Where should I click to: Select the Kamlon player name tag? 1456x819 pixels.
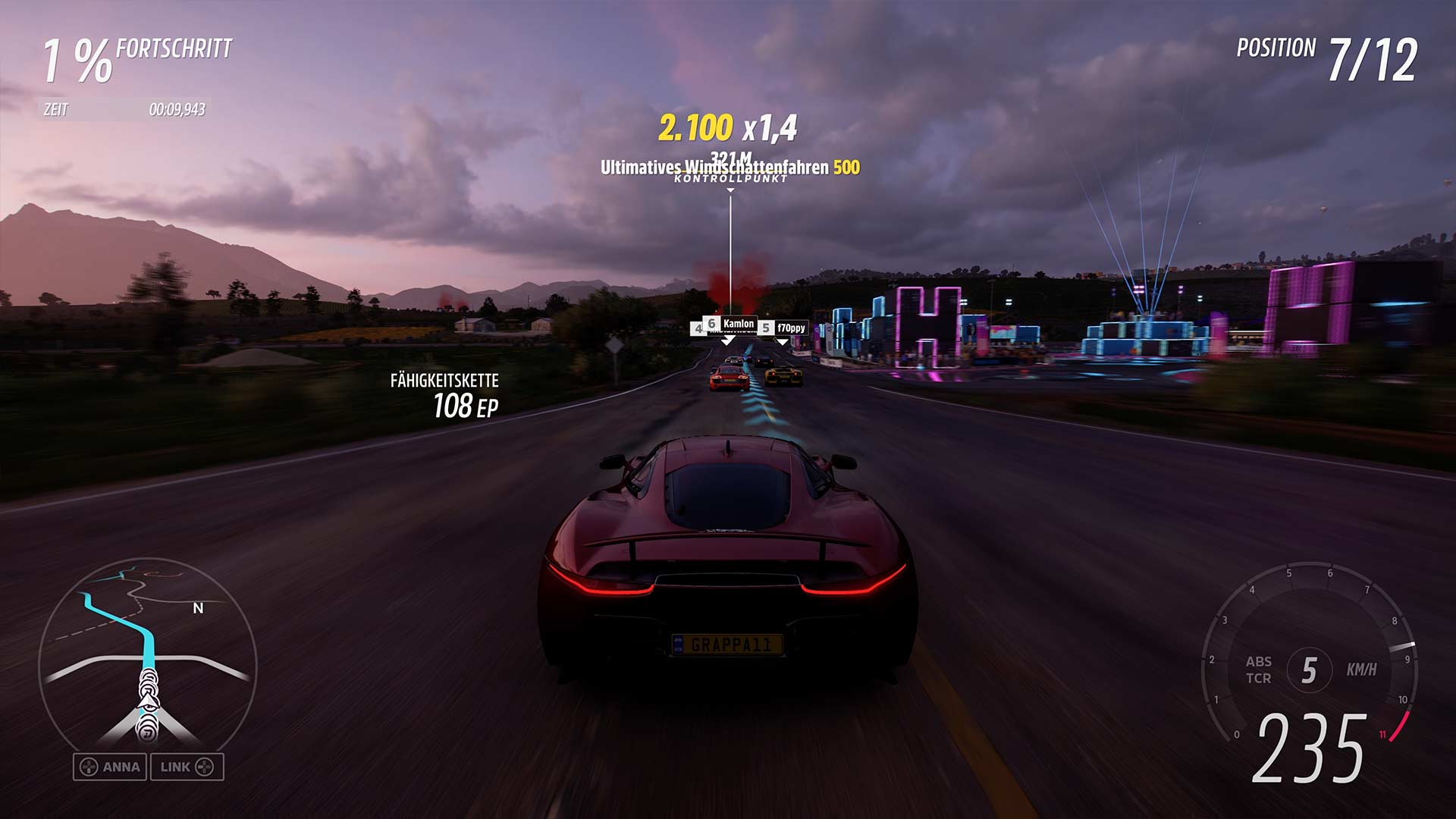tap(738, 324)
